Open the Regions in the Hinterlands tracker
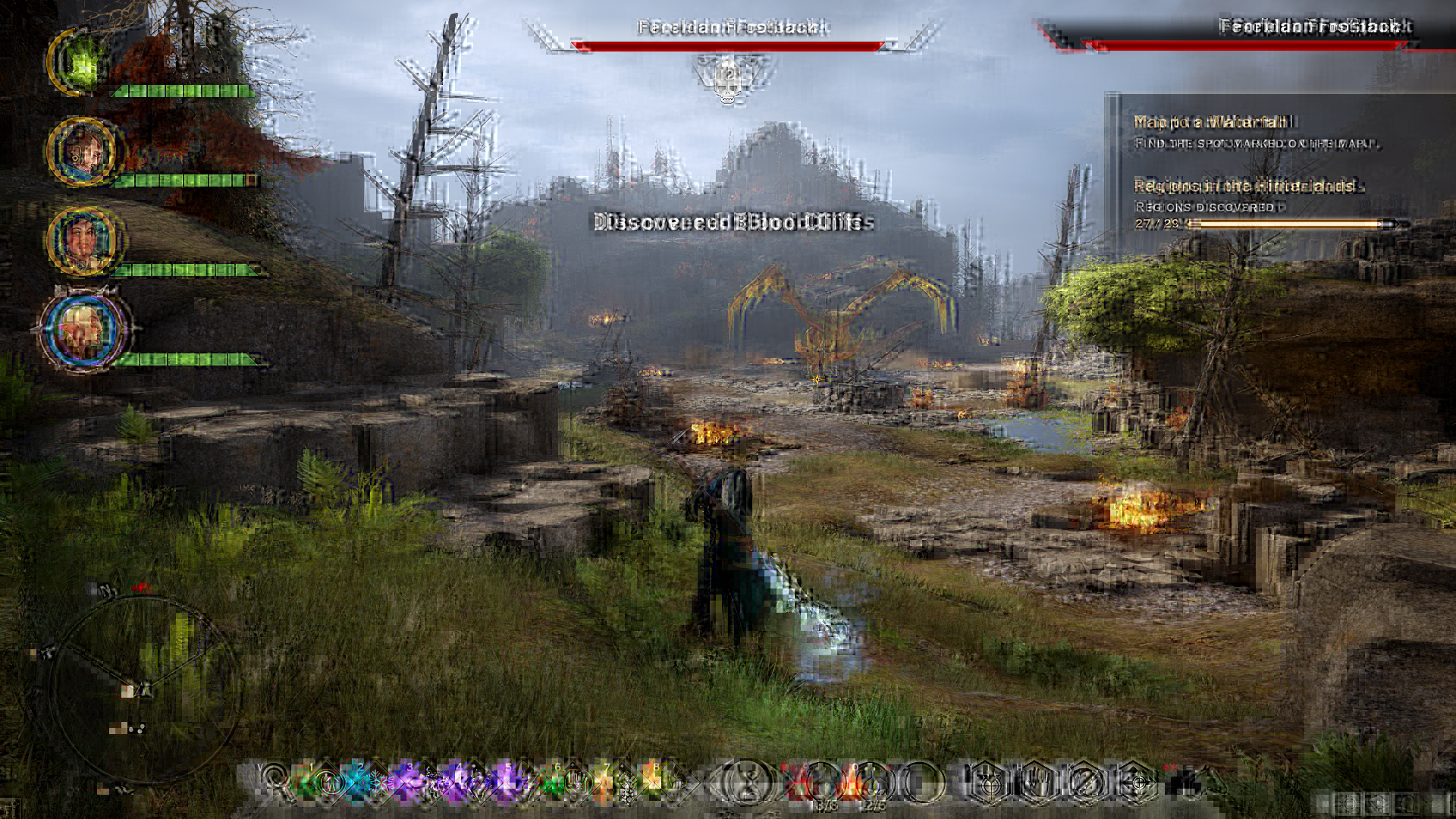1456x819 pixels. [1244, 186]
